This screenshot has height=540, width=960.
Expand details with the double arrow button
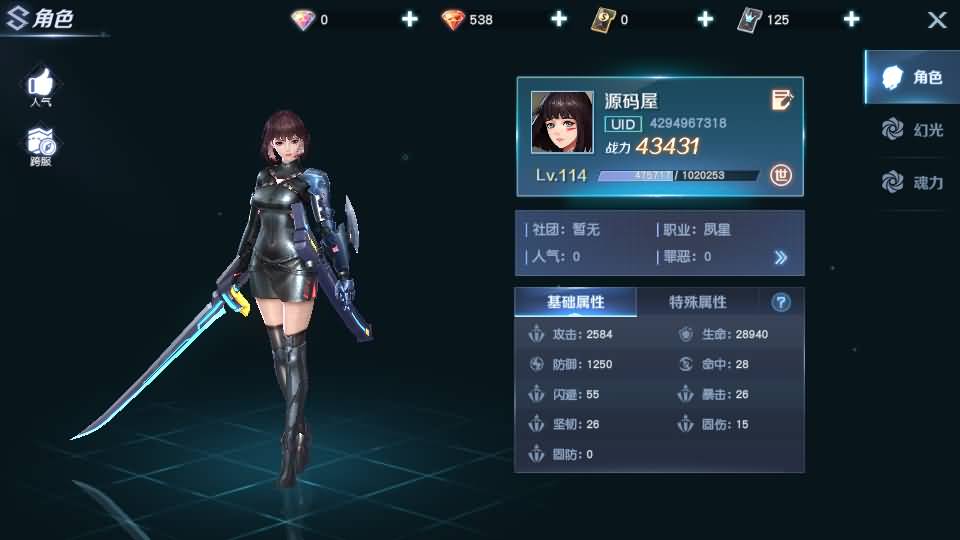tap(781, 257)
